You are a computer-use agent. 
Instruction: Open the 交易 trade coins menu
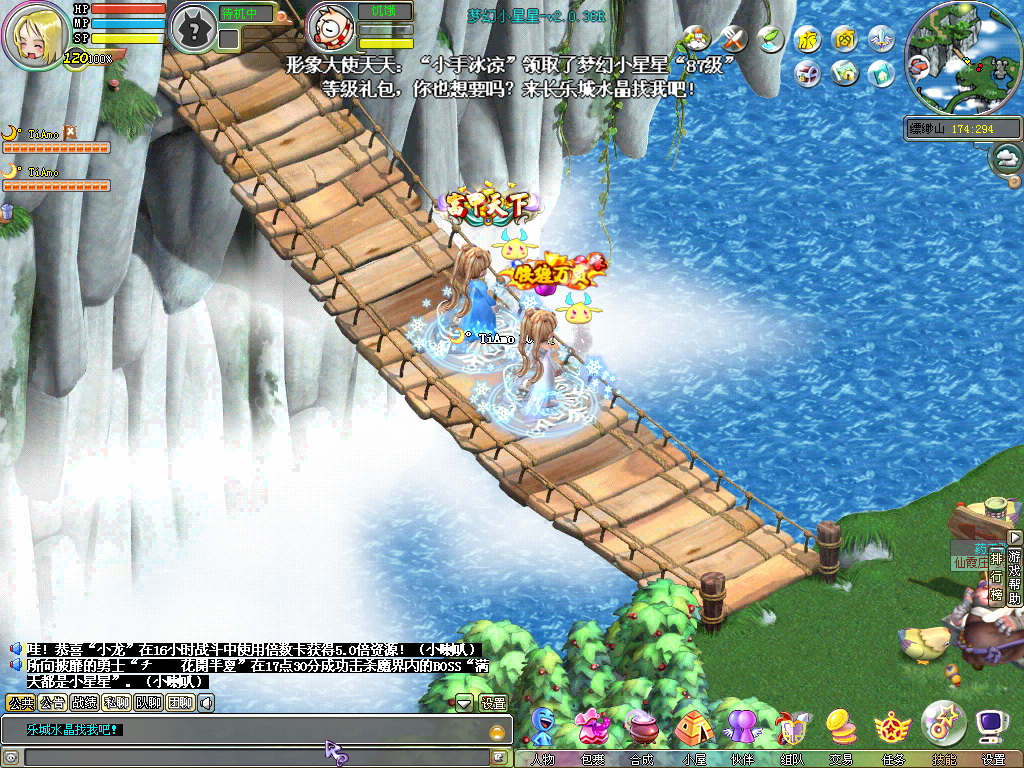841,730
